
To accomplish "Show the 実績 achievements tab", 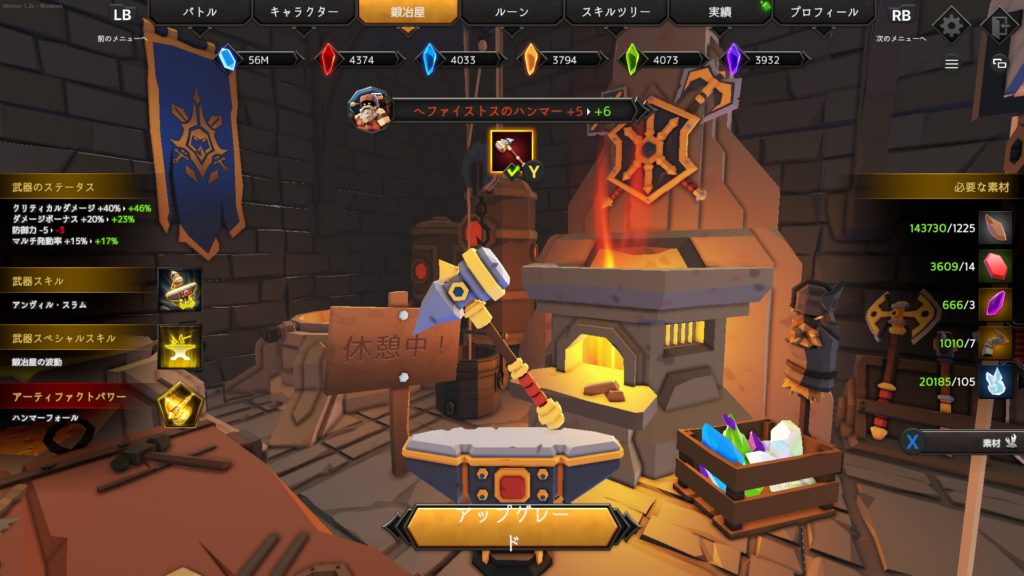I will [x=719, y=13].
